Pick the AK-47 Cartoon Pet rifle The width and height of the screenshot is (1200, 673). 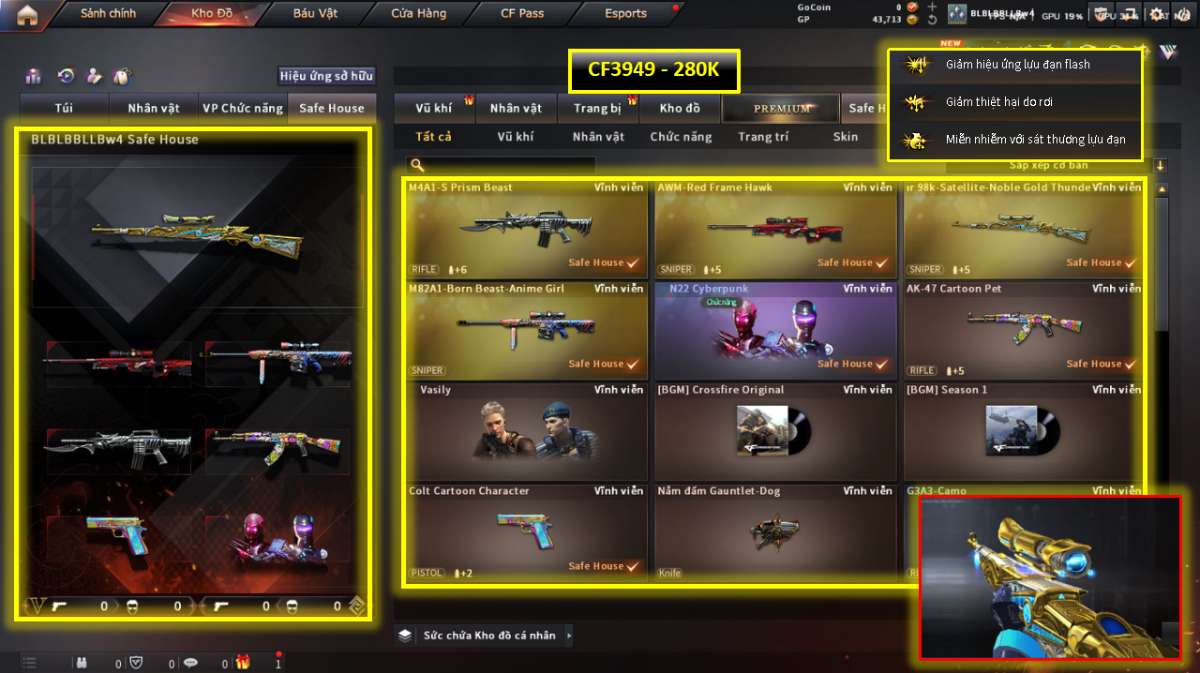coord(1022,330)
